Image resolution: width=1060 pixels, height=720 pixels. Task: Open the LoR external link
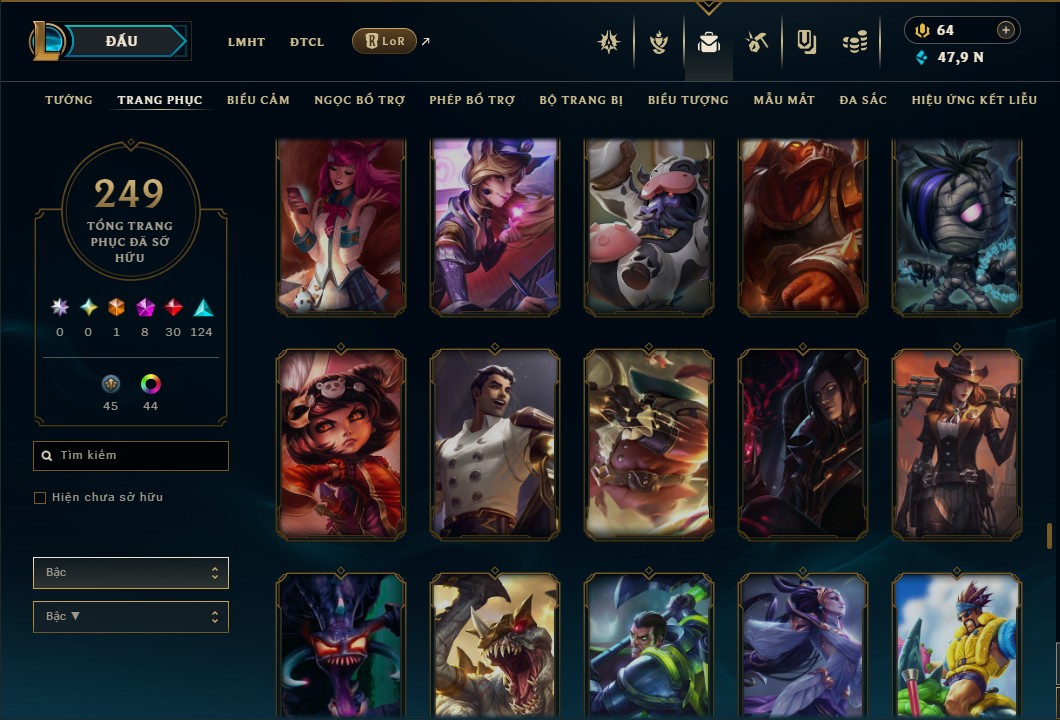pyautogui.click(x=385, y=41)
